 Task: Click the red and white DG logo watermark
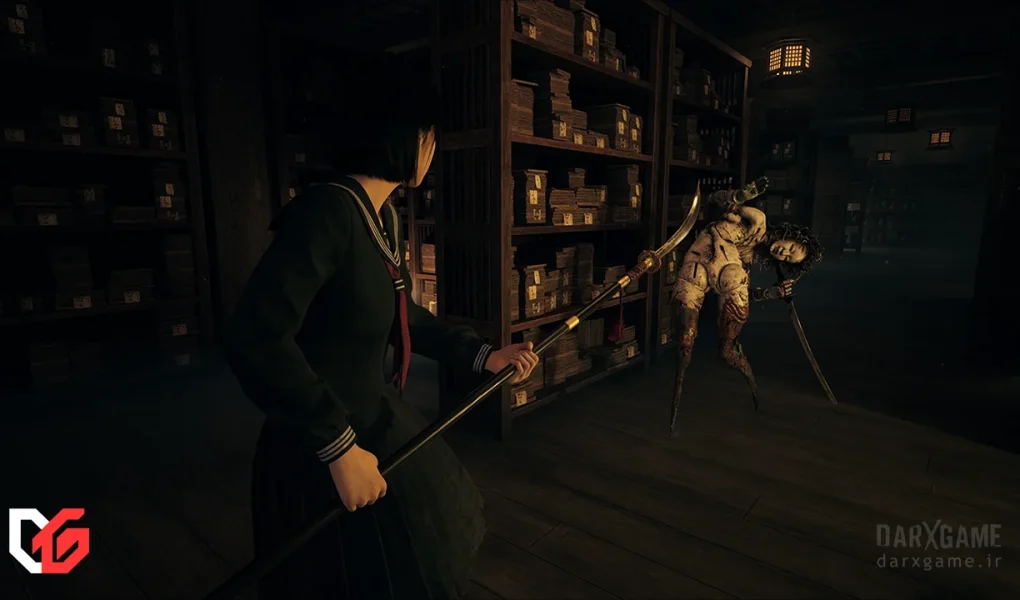coord(49,540)
